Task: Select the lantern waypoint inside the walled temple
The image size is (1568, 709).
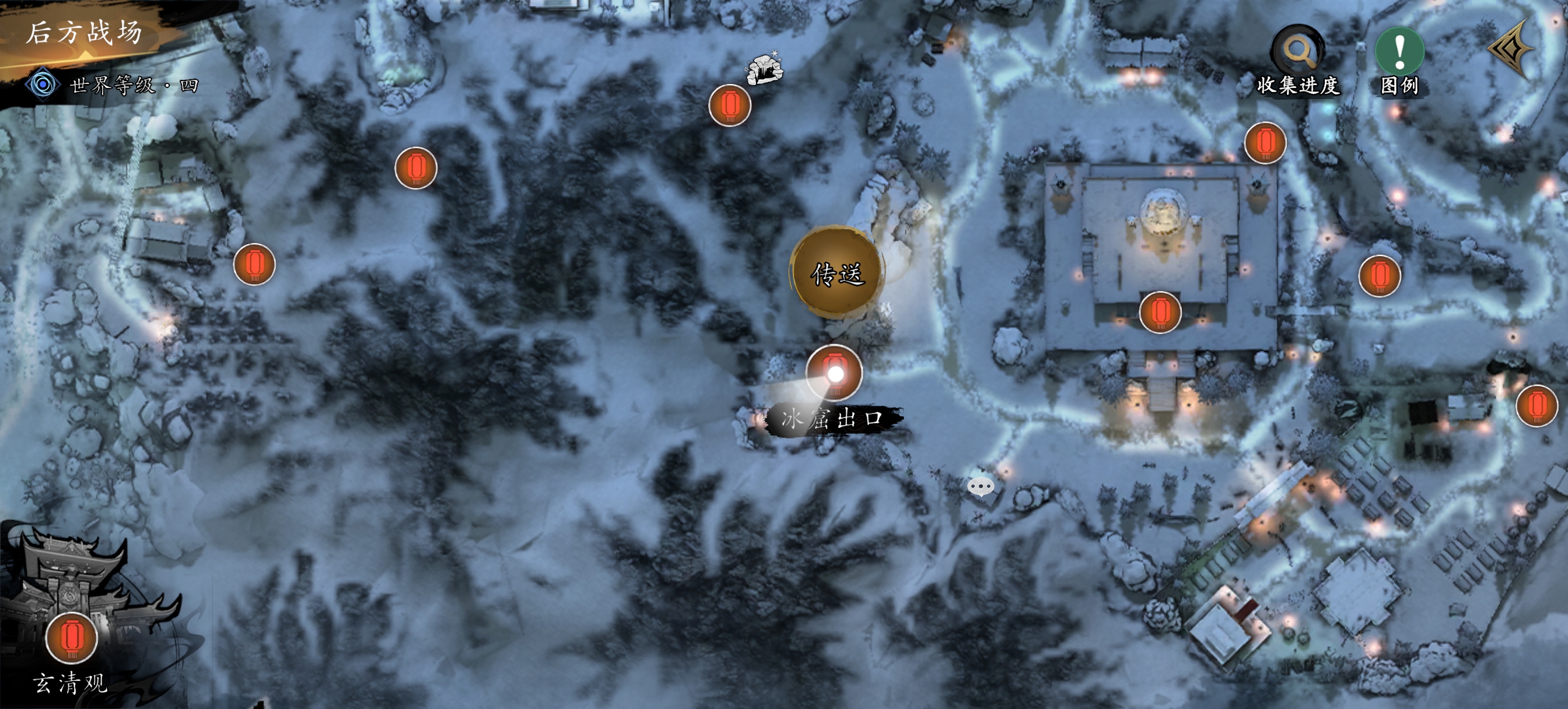Action: click(x=1160, y=312)
